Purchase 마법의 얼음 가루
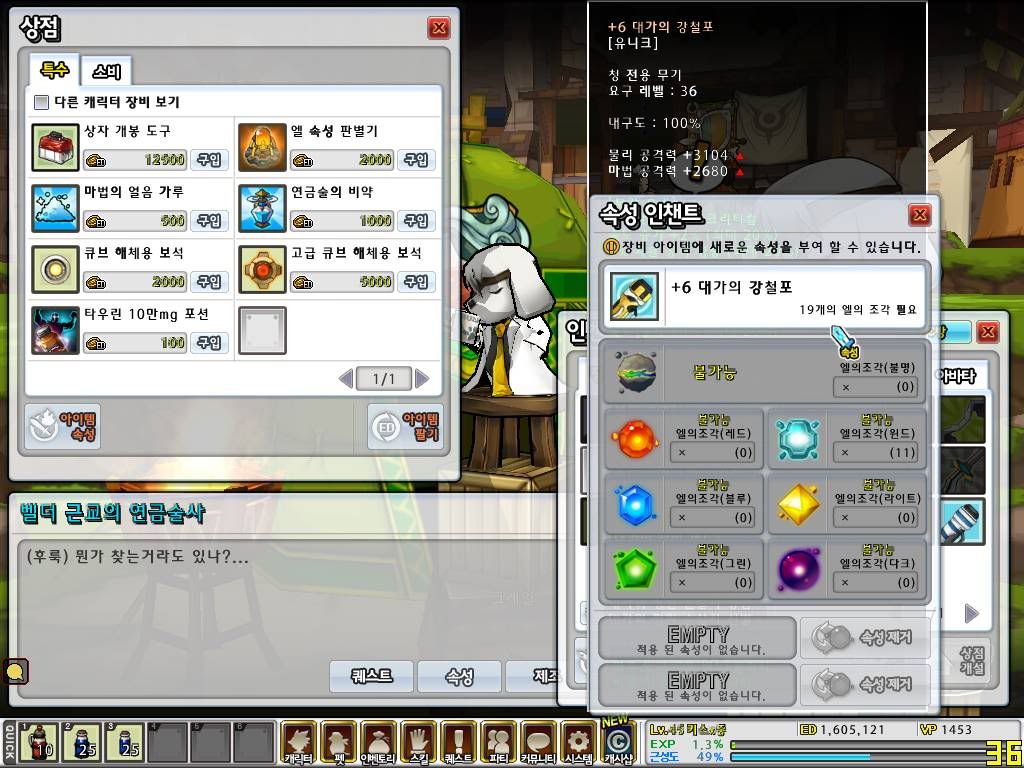 (209, 221)
